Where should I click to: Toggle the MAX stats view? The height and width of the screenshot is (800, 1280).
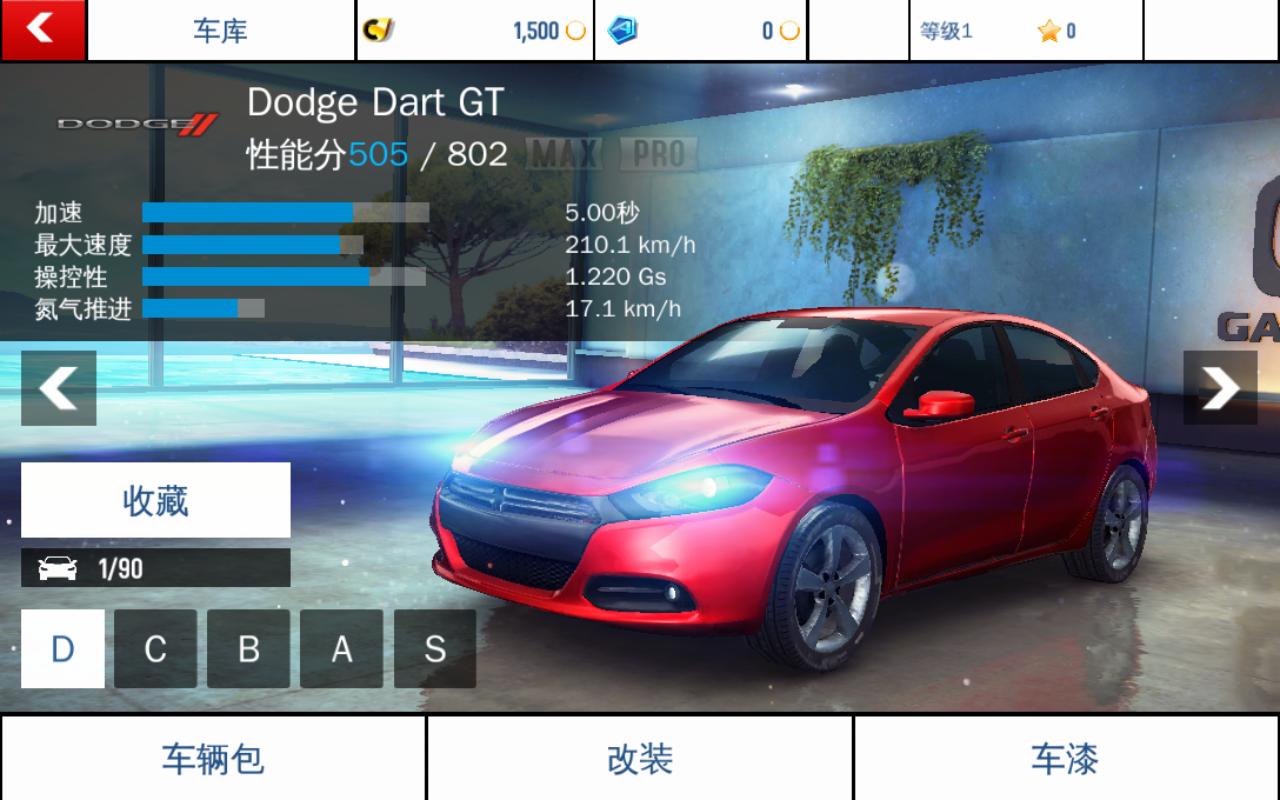point(564,152)
